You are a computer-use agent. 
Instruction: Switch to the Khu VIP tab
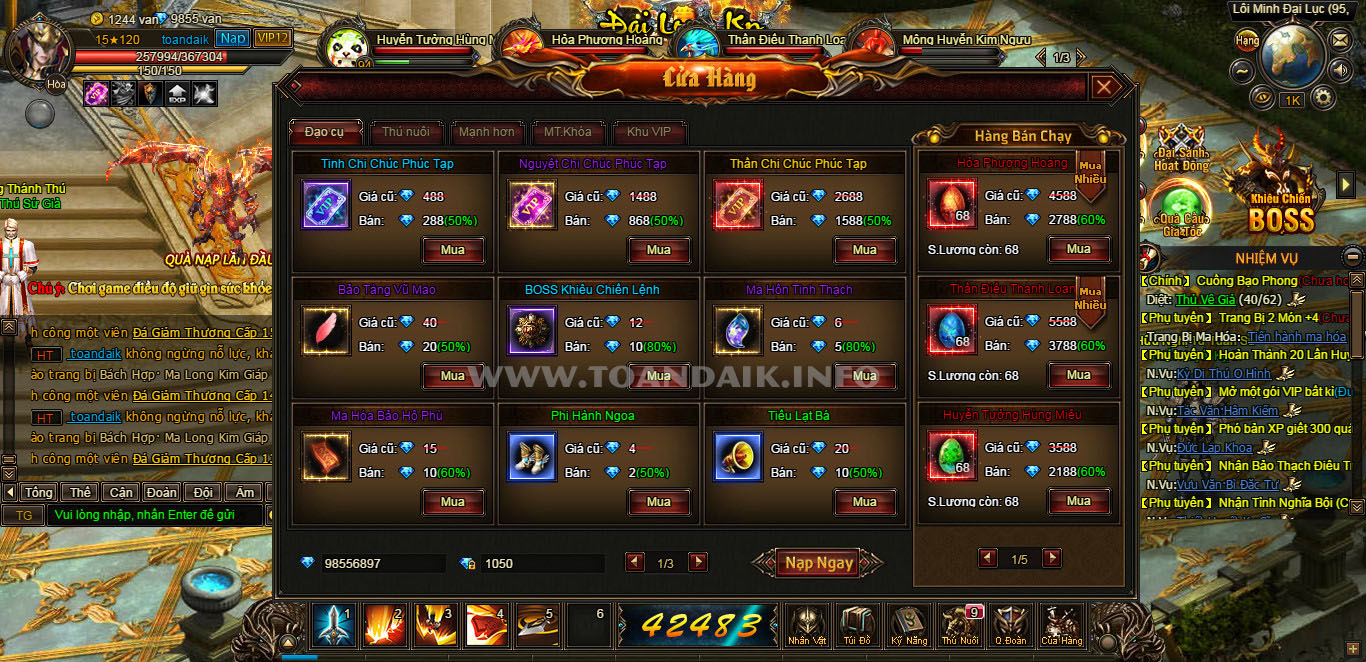click(649, 132)
